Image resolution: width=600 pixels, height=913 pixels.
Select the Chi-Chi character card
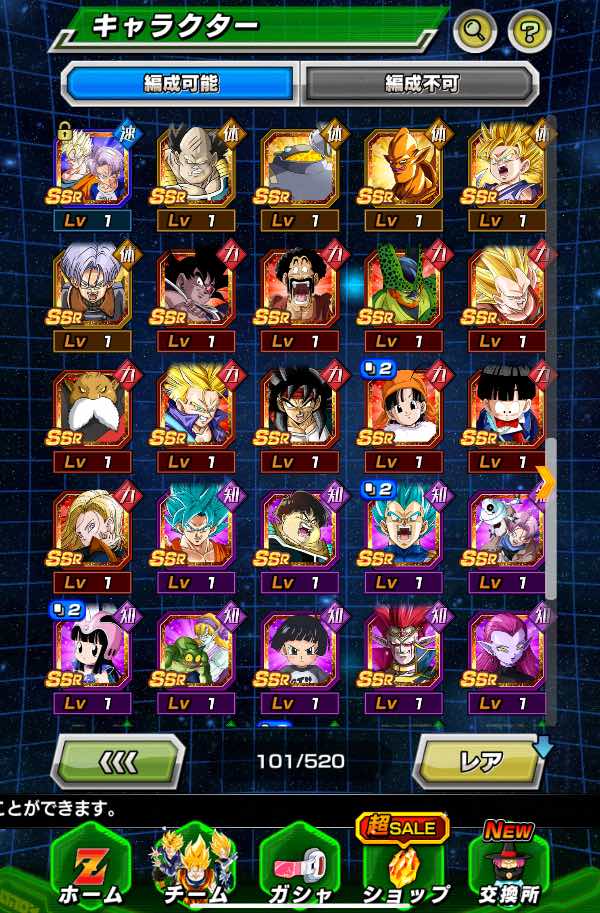[91, 652]
